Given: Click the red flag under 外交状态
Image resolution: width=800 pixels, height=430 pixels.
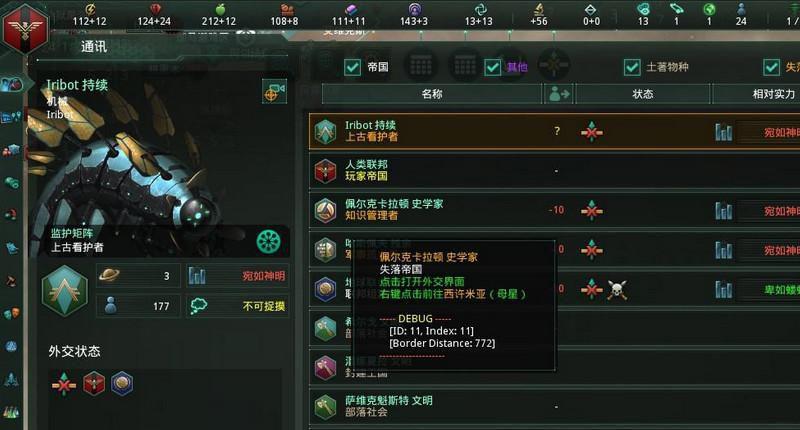Looking at the screenshot, I should [94, 383].
